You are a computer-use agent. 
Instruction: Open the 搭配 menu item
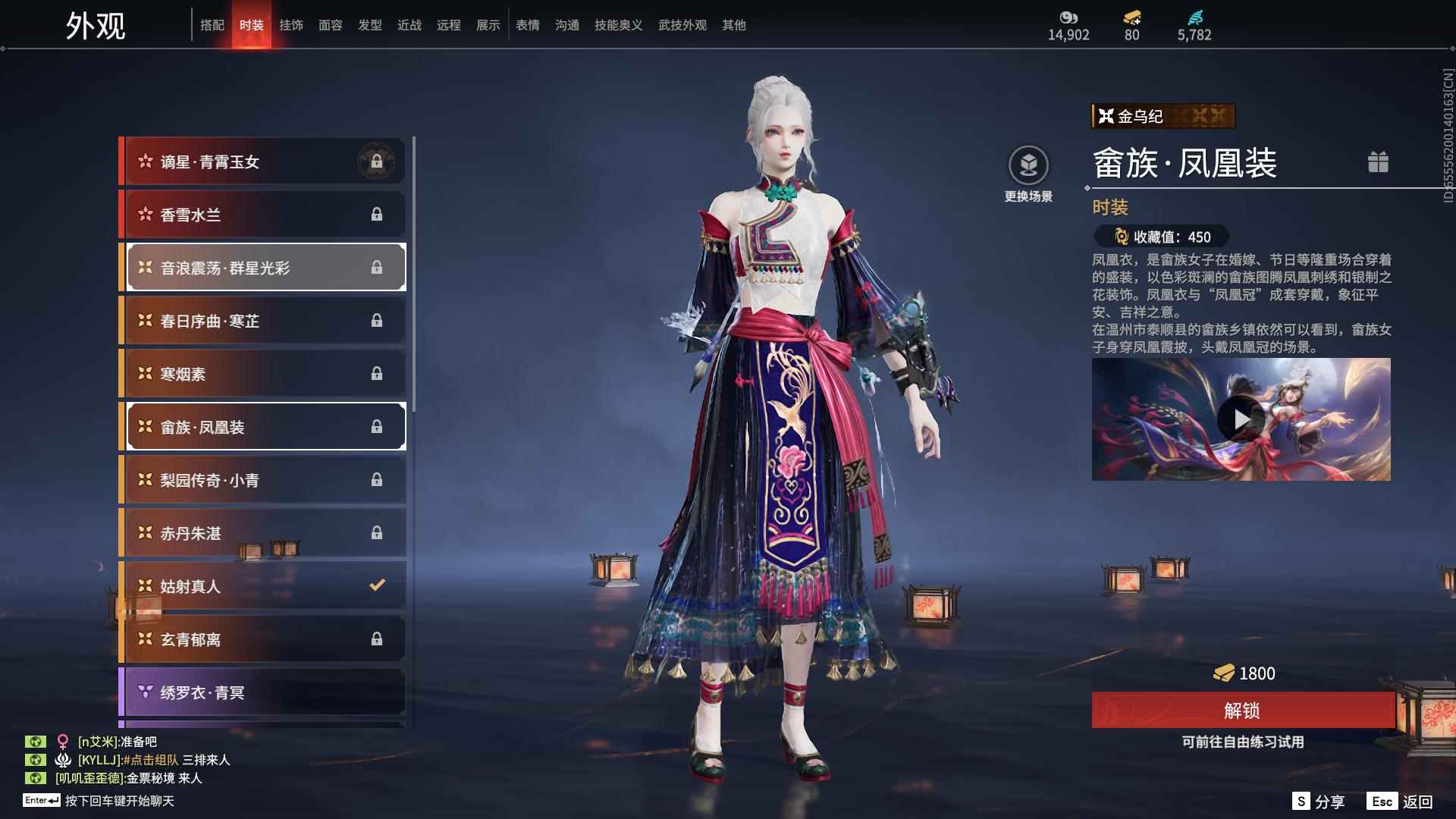[x=213, y=24]
